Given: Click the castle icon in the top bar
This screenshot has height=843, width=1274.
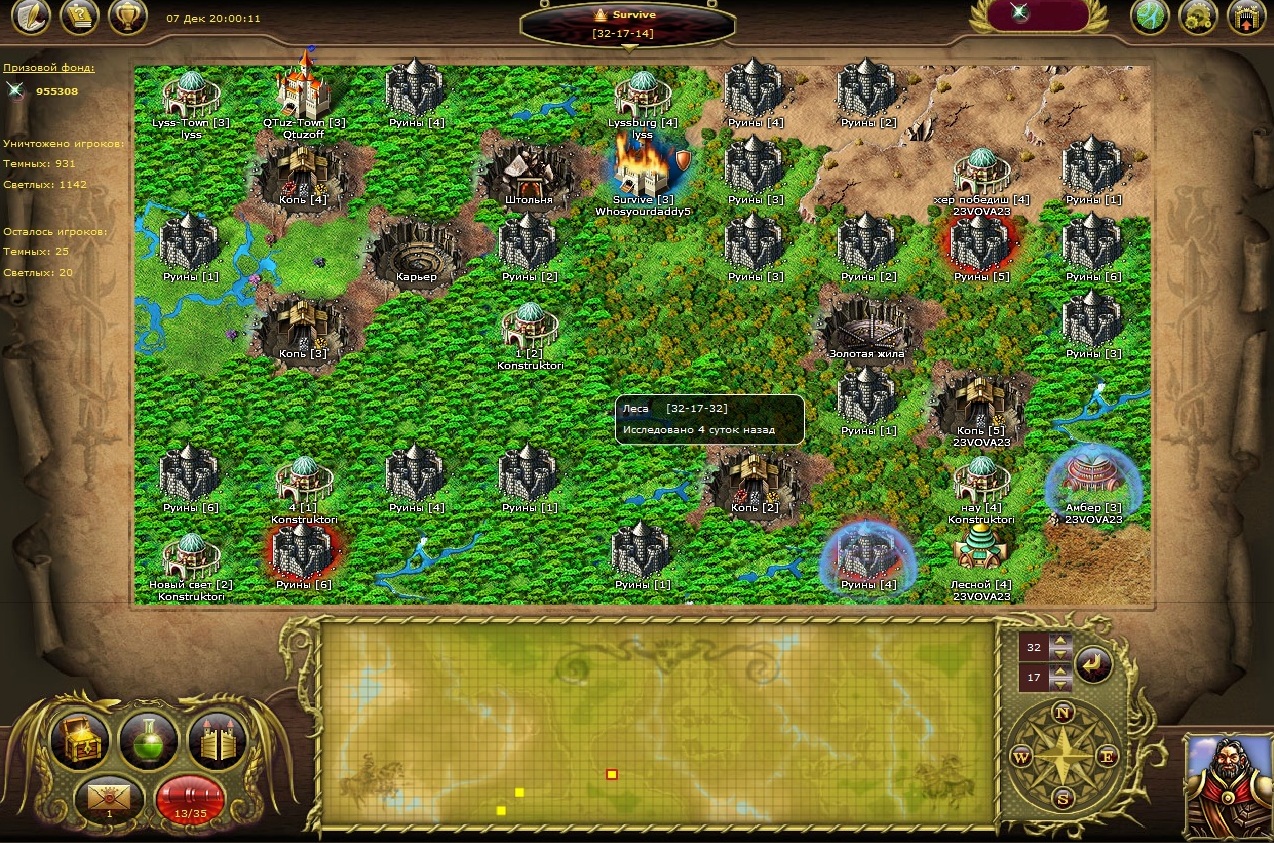Looking at the screenshot, I should point(1245,17).
